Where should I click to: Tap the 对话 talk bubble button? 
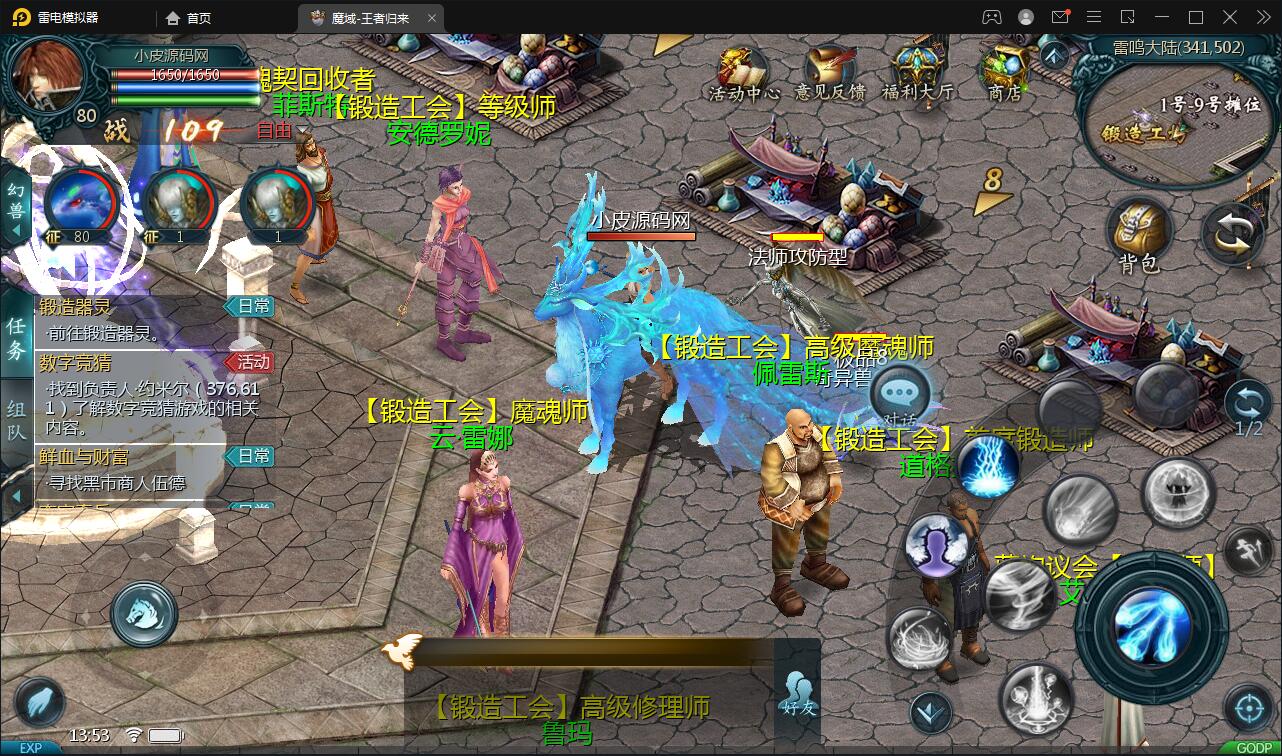(x=900, y=393)
